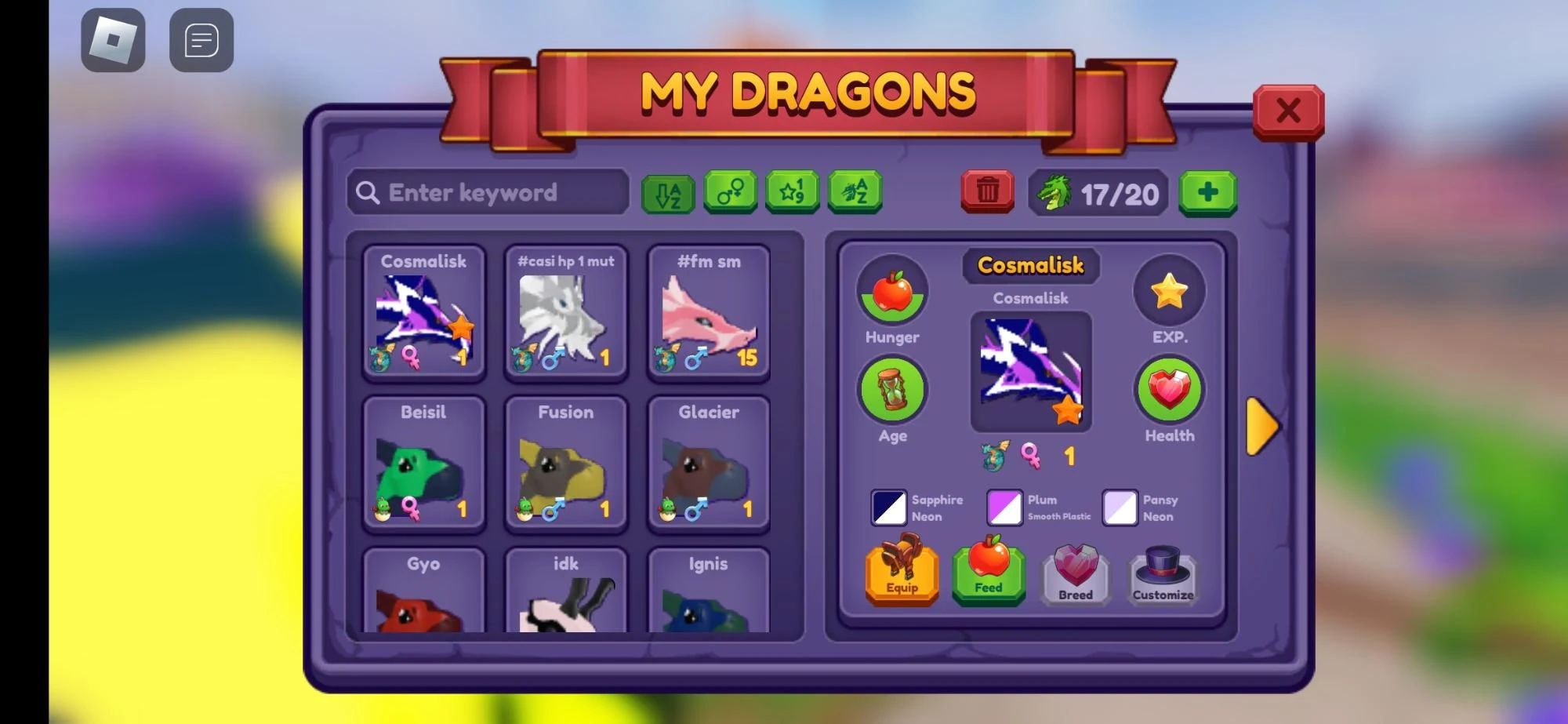Sort dragons alphabetically with the A-Z arrow icon

667,191
